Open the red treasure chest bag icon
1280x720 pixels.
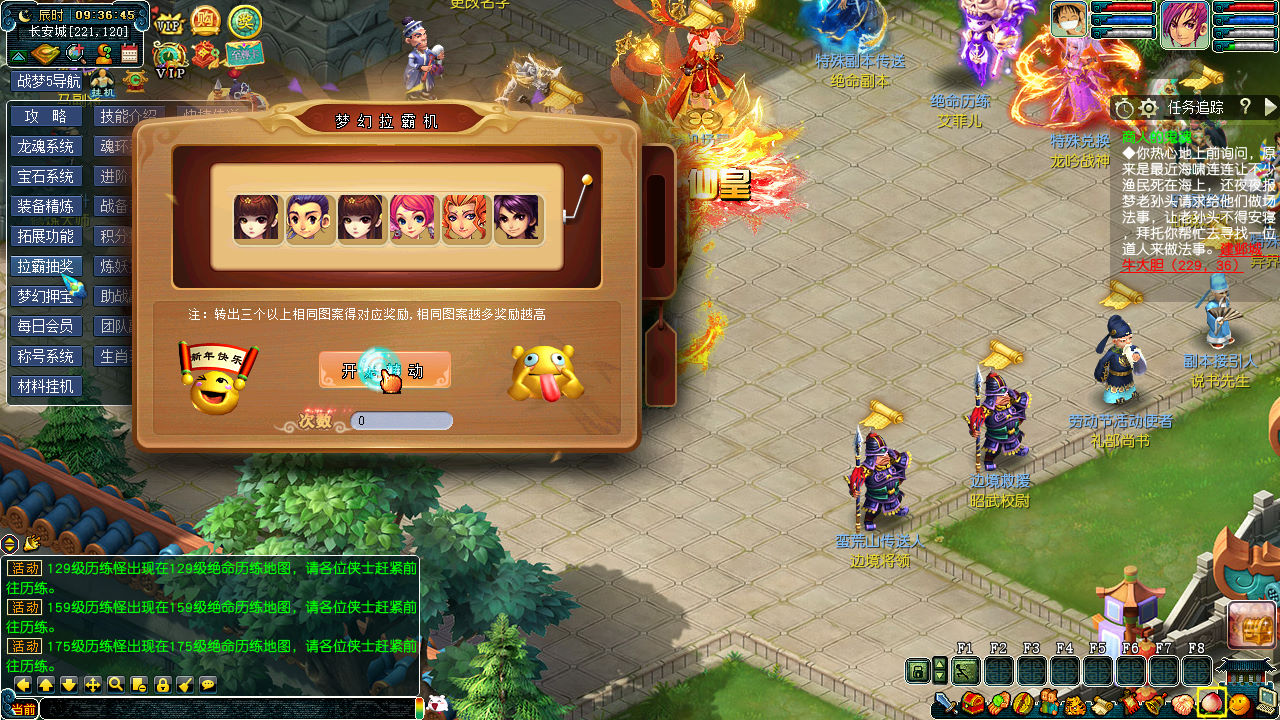[x=972, y=704]
